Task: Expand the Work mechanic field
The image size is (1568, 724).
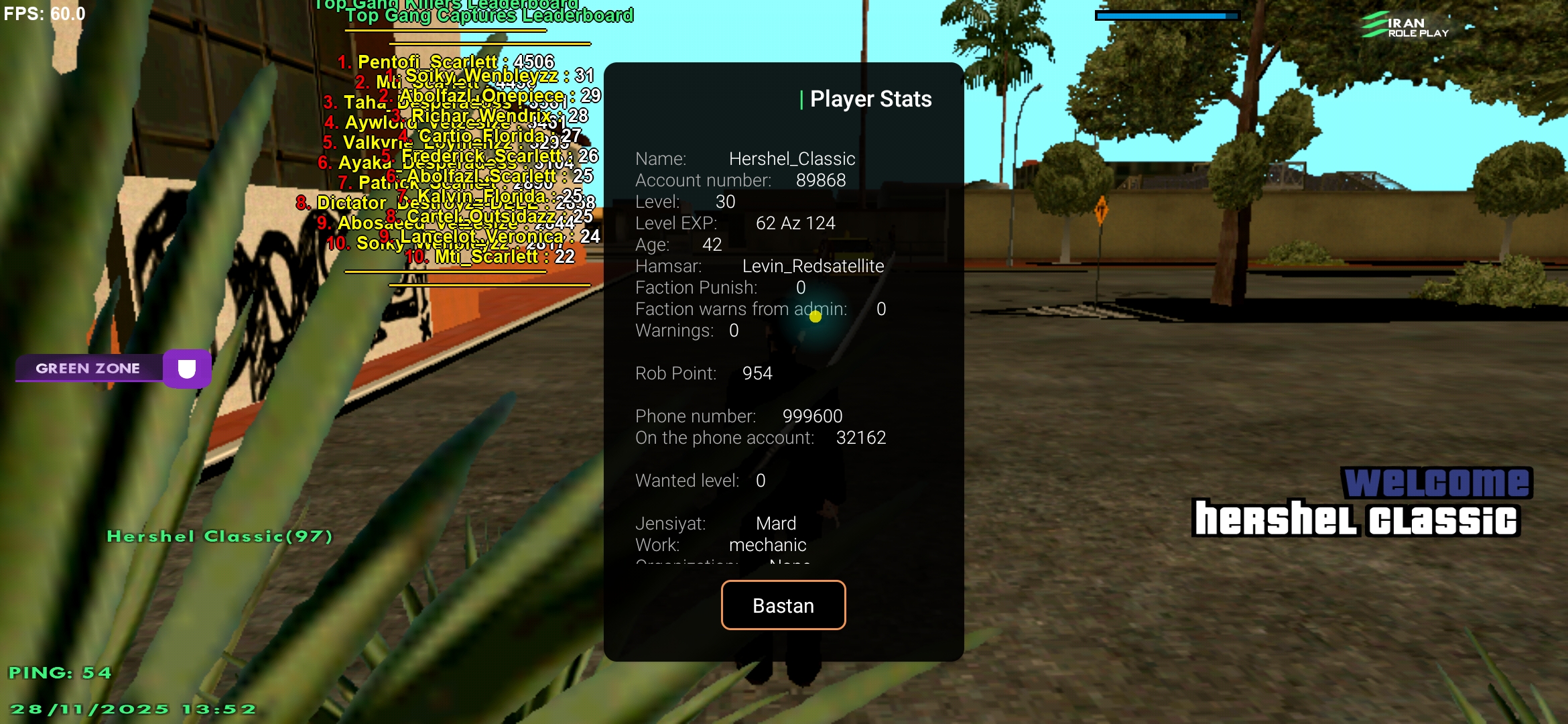Action: point(720,544)
